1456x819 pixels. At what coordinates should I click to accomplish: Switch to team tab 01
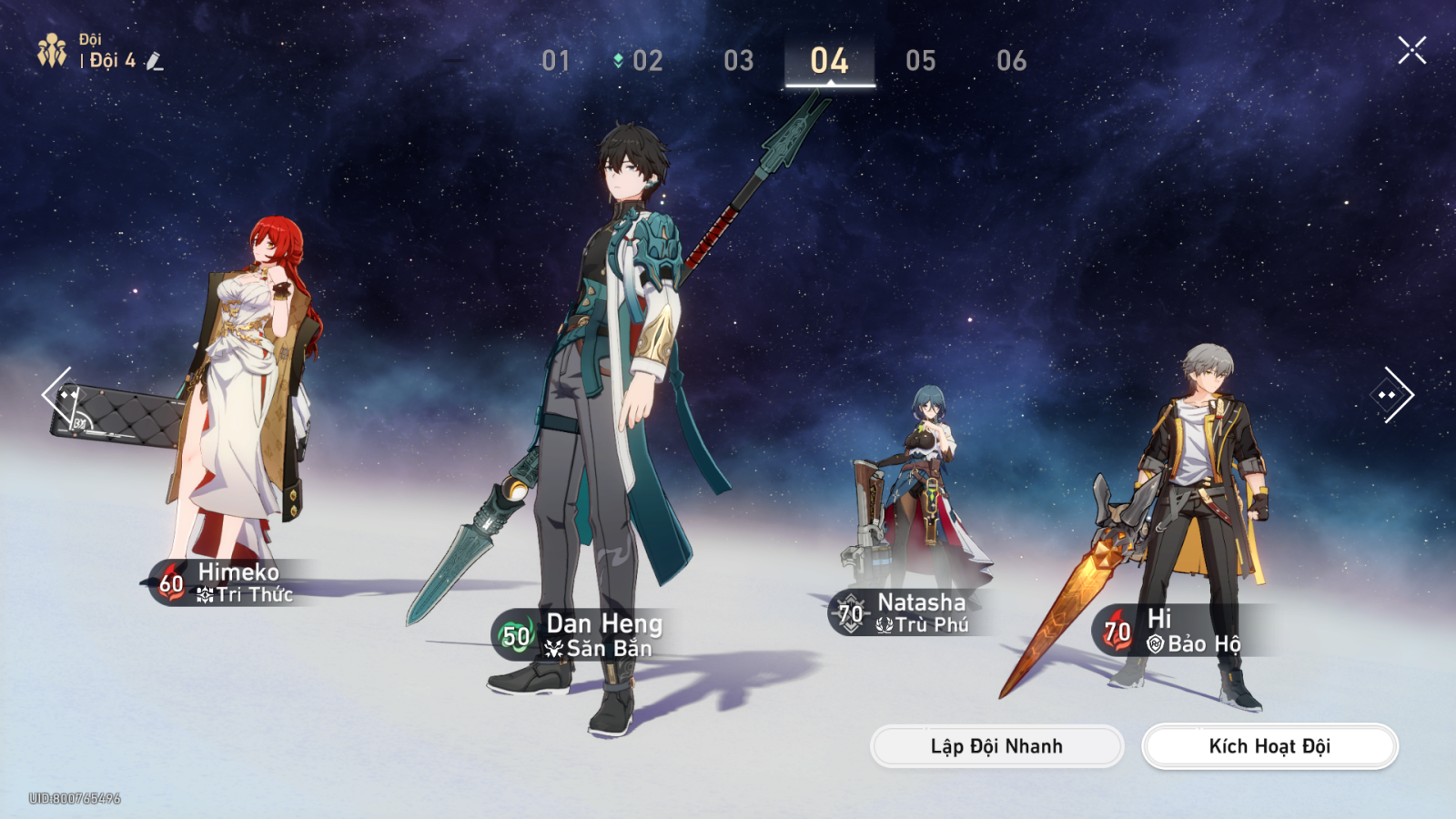pos(556,61)
